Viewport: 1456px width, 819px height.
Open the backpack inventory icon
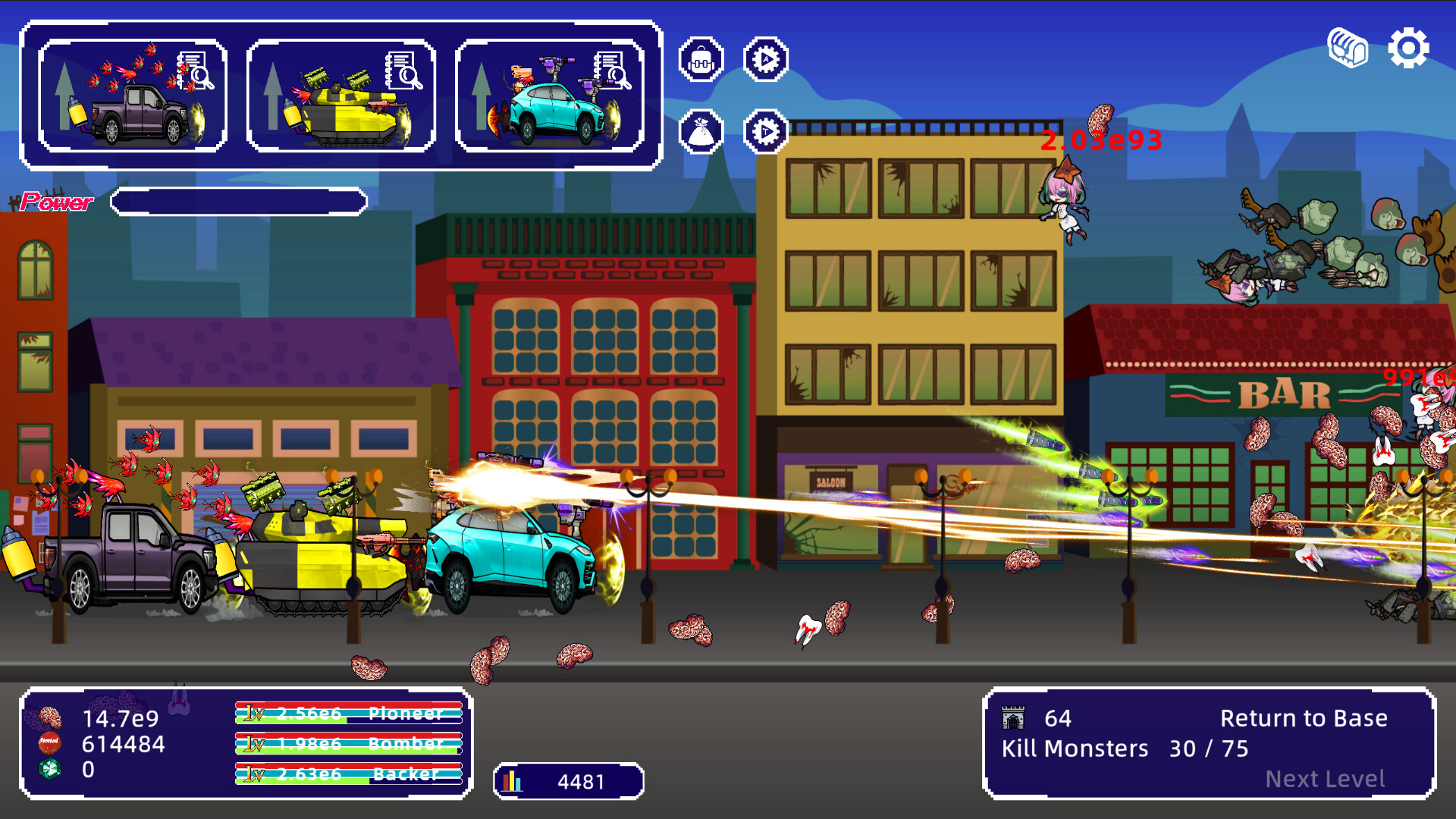tap(701, 58)
